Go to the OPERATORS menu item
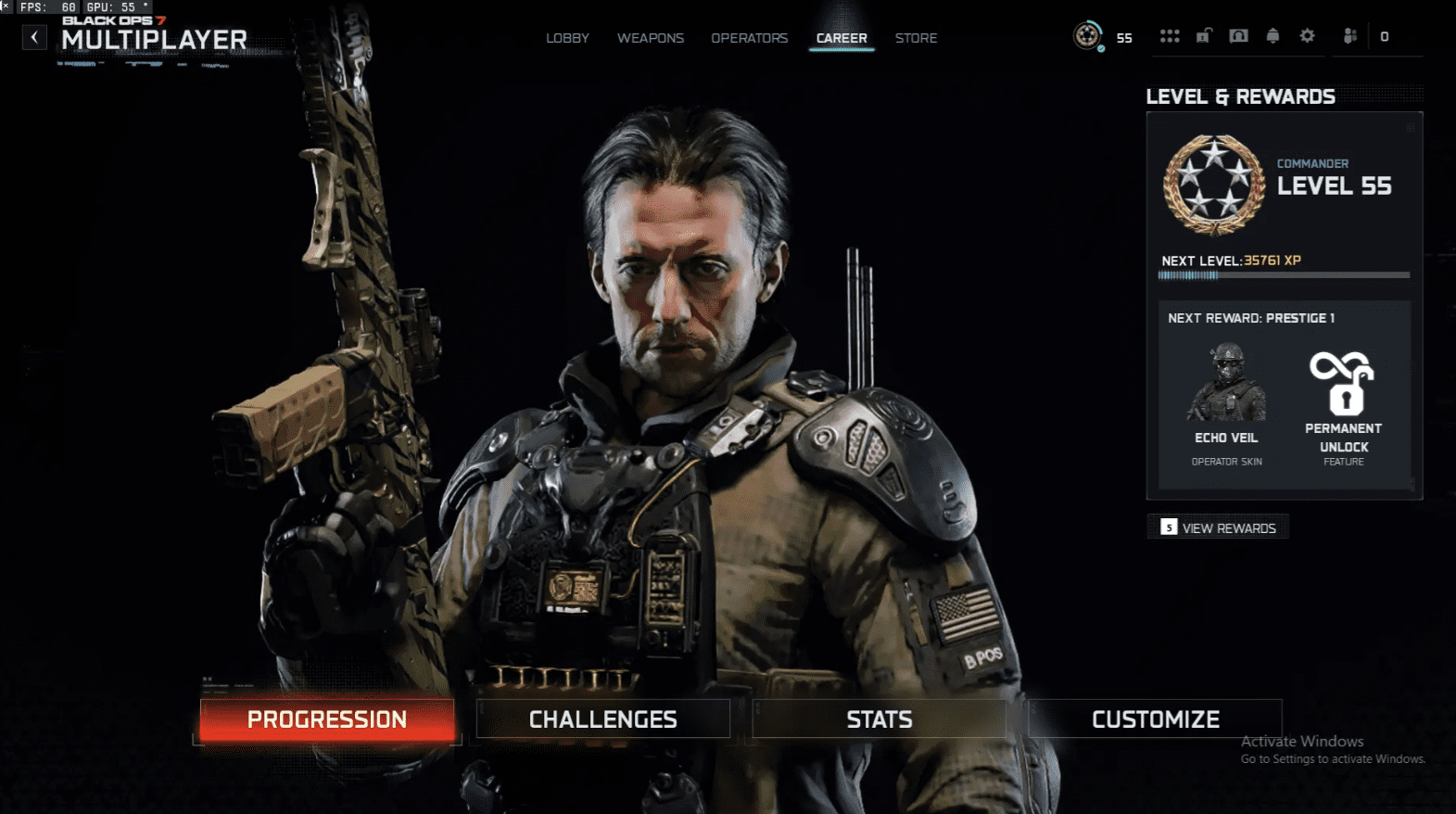The image size is (1456, 814). (749, 38)
